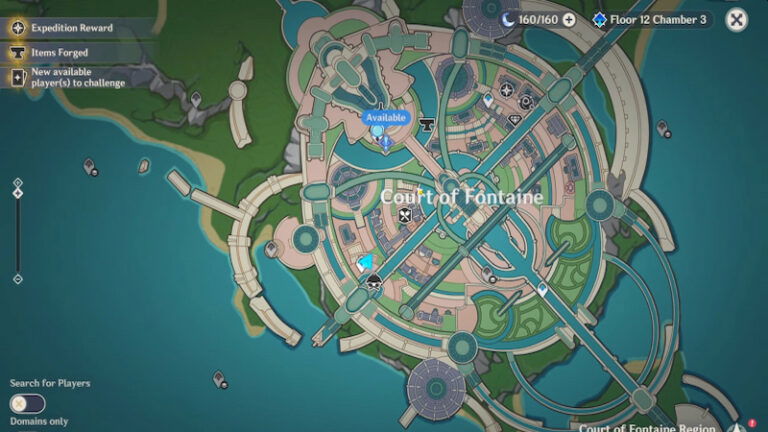This screenshot has width=768, height=432.
Task: Click the map zoom-out diamond at the slider bottom
Action: [17, 278]
